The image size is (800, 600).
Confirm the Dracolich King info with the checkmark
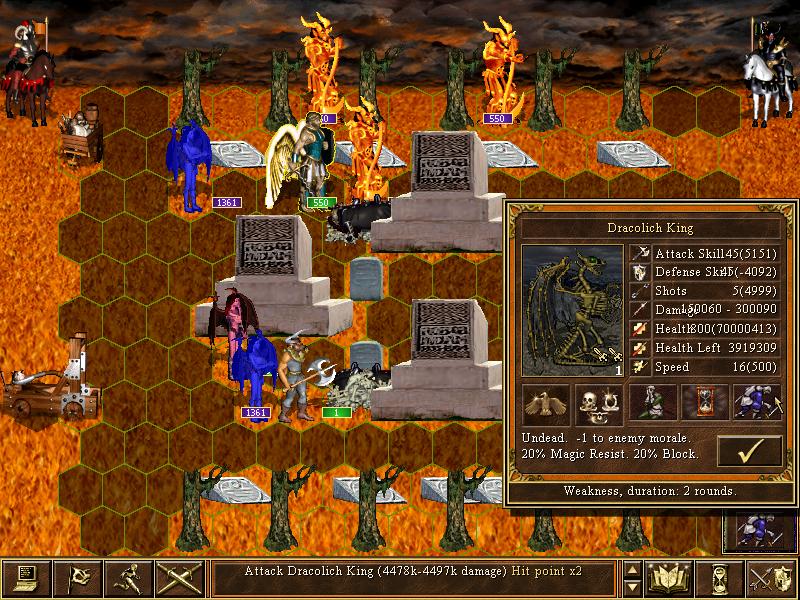749,451
